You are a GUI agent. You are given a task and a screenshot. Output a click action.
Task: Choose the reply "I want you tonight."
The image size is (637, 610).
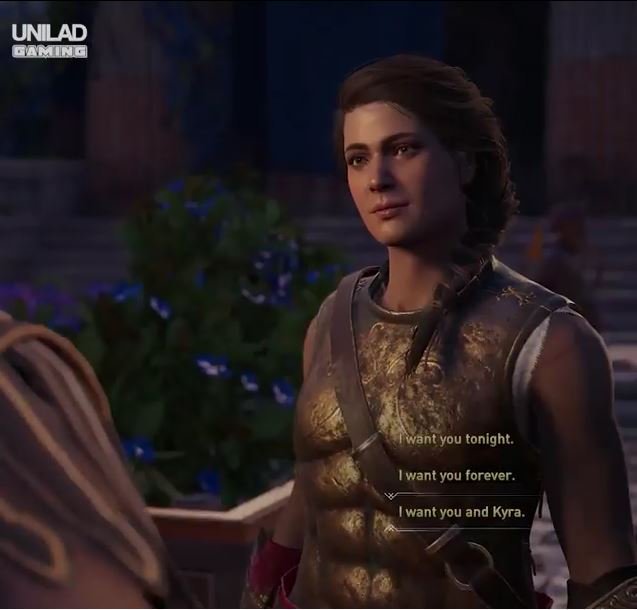[x=456, y=439]
